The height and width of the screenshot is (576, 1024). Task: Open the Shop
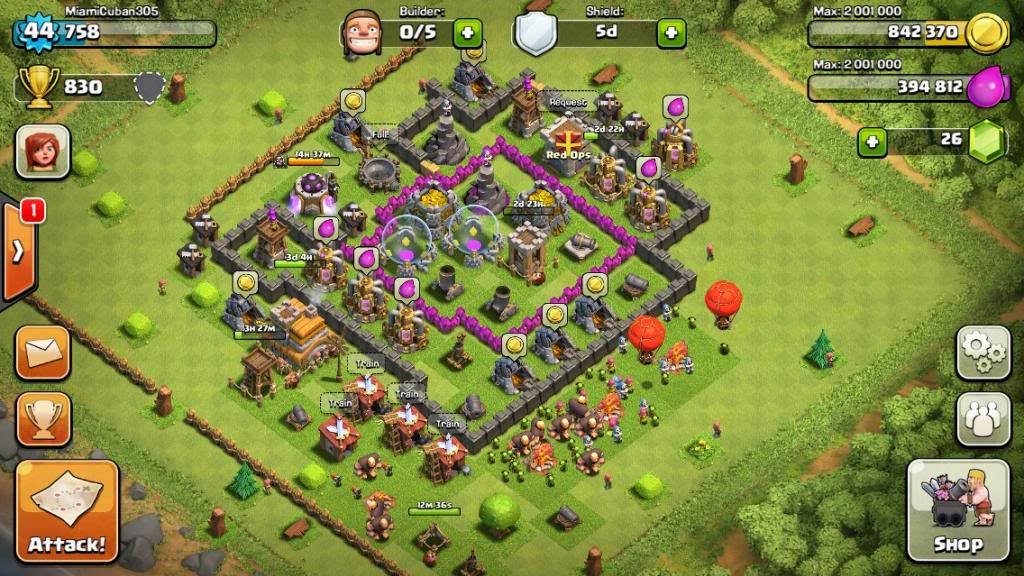click(x=957, y=509)
